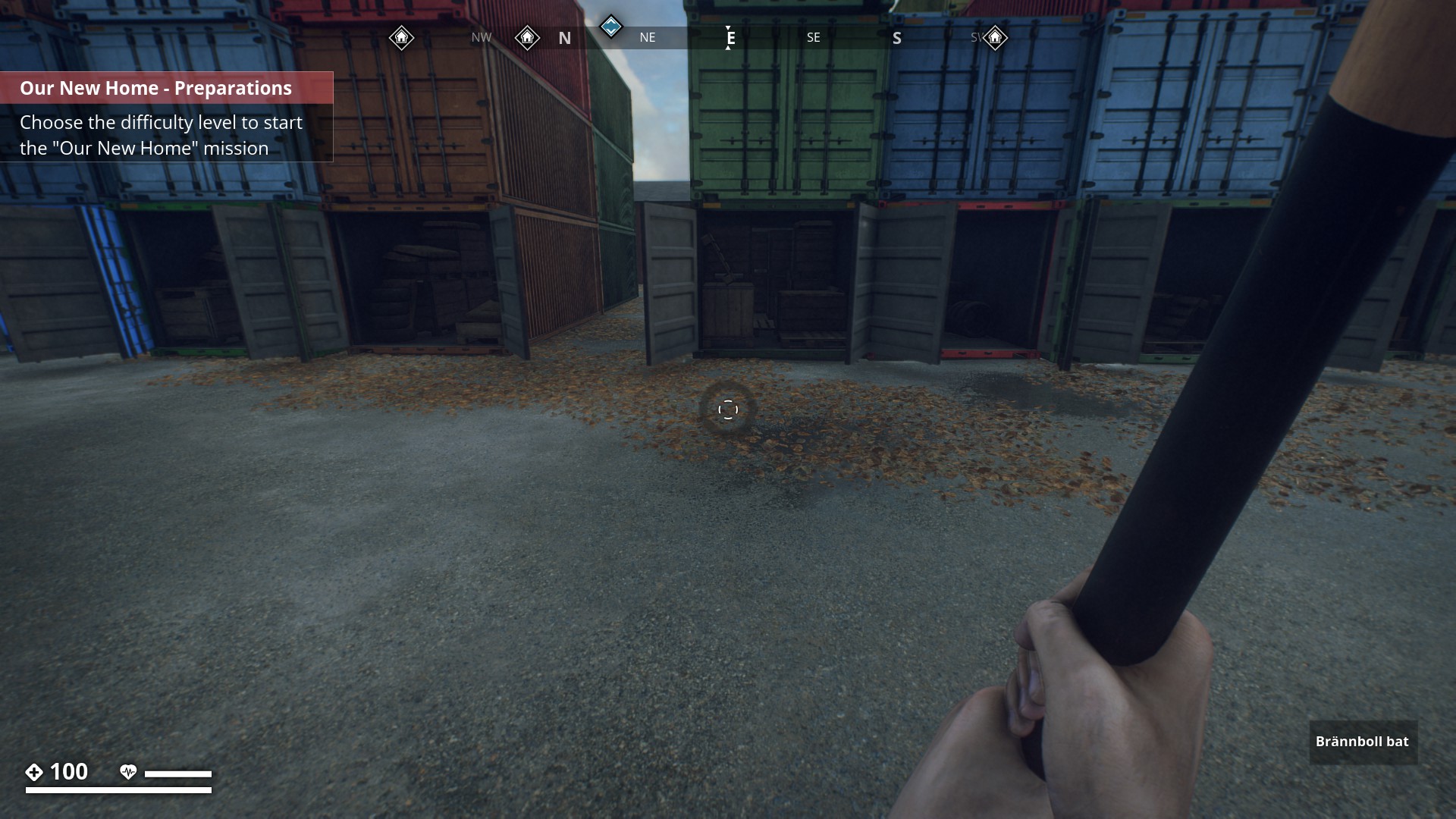Click the safehouse home icon near SW
The image size is (1456, 819).
pos(995,36)
